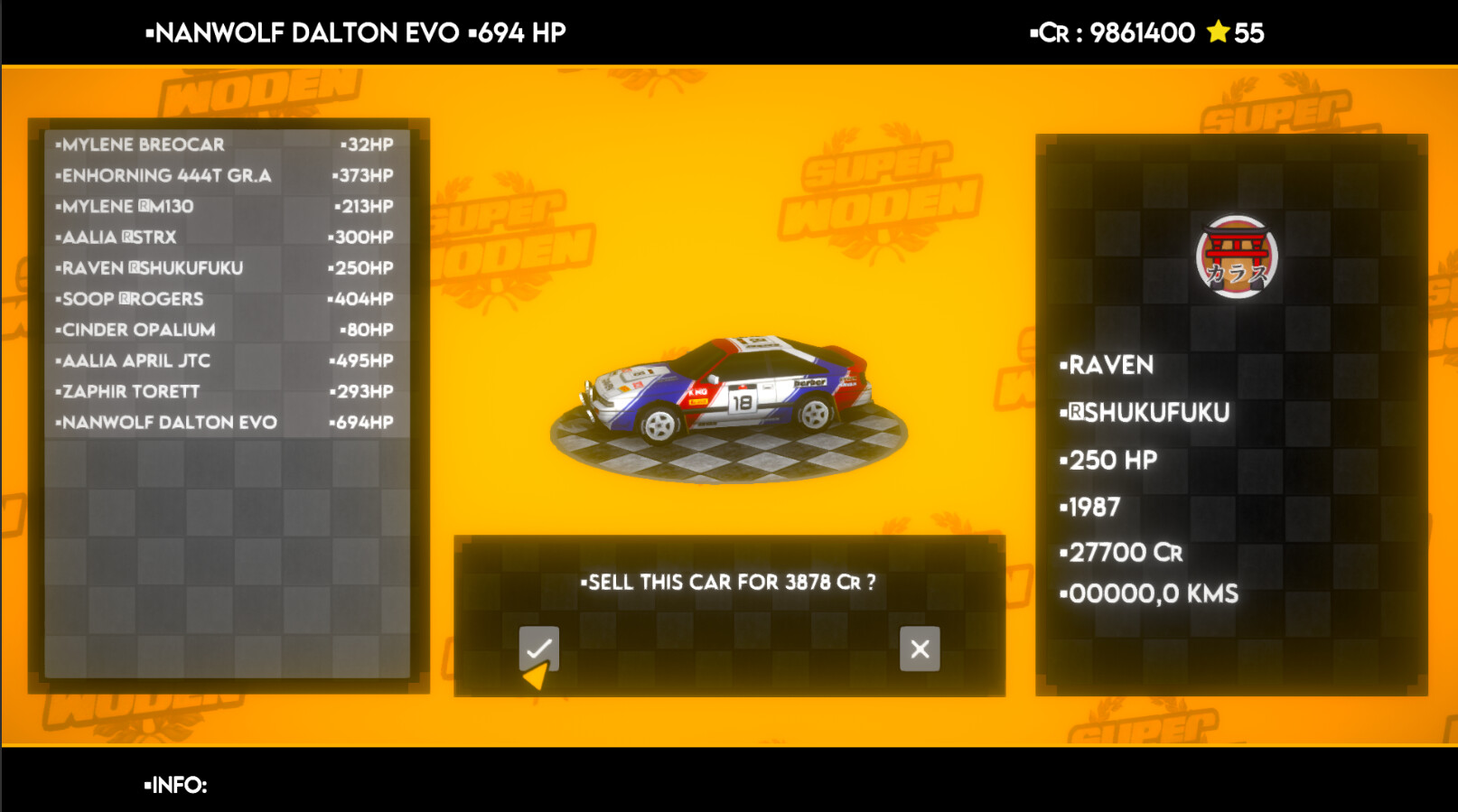Click the 27700 Cr price label
The height and width of the screenshot is (812, 1458).
pyautogui.click(x=1121, y=551)
